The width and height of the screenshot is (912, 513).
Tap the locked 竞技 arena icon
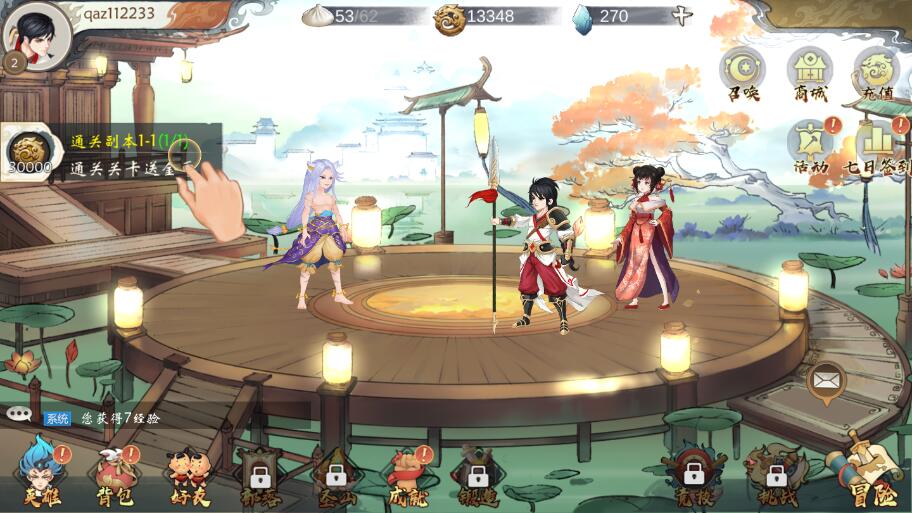pyautogui.click(x=693, y=474)
